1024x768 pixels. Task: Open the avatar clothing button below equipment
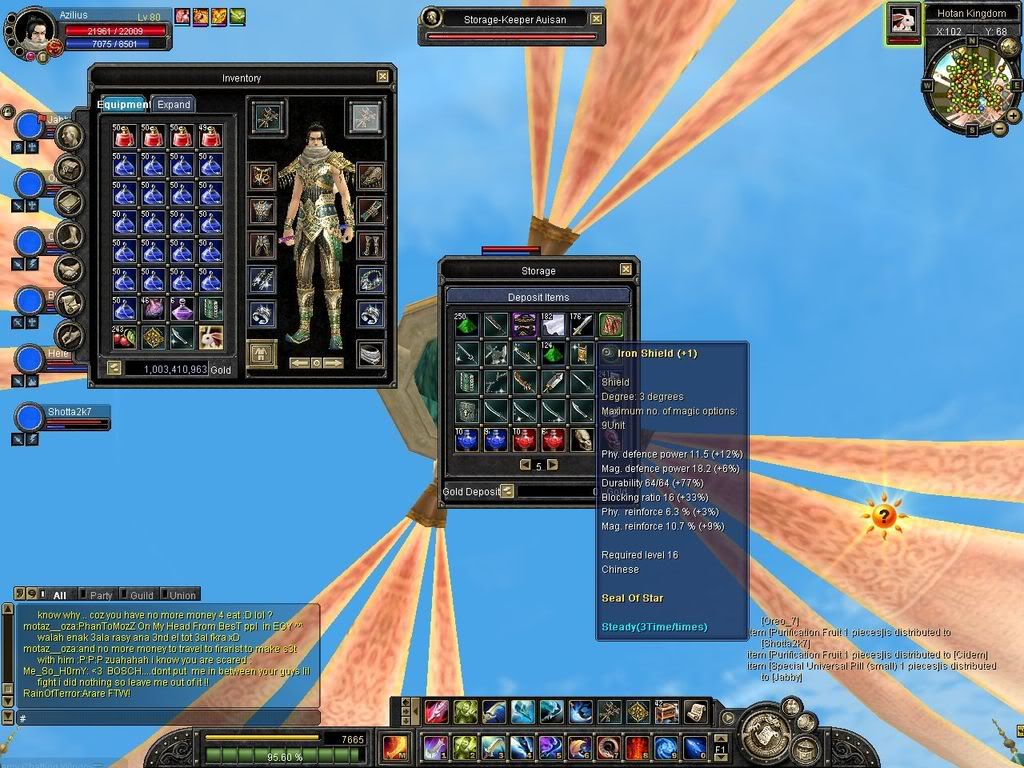coord(261,353)
